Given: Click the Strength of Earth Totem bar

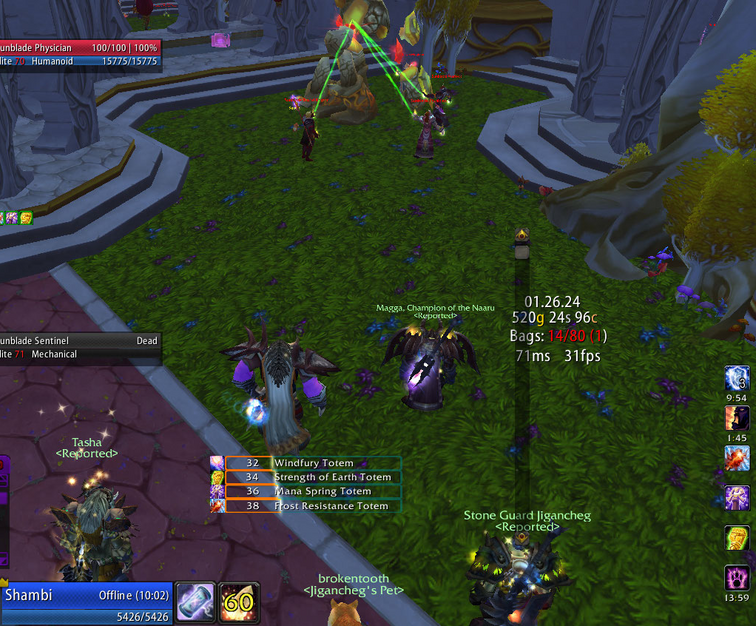Looking at the screenshot, I should click(312, 477).
